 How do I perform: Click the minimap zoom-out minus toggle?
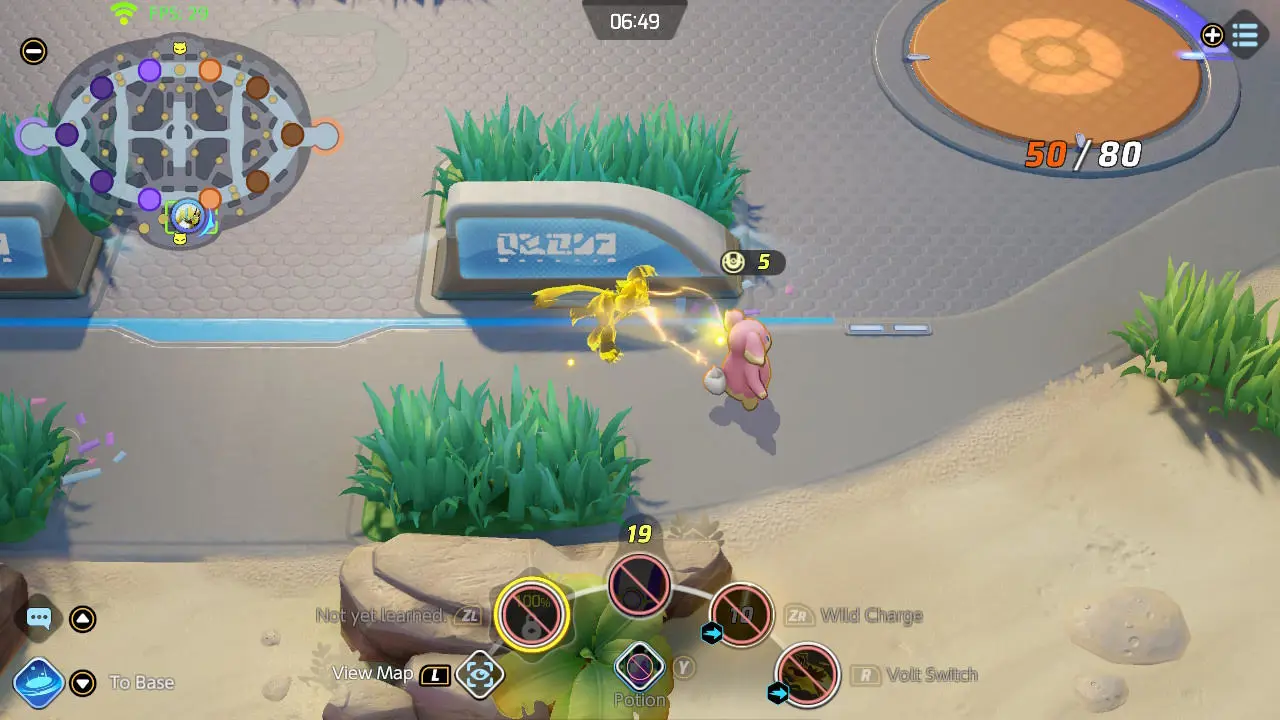[x=33, y=51]
